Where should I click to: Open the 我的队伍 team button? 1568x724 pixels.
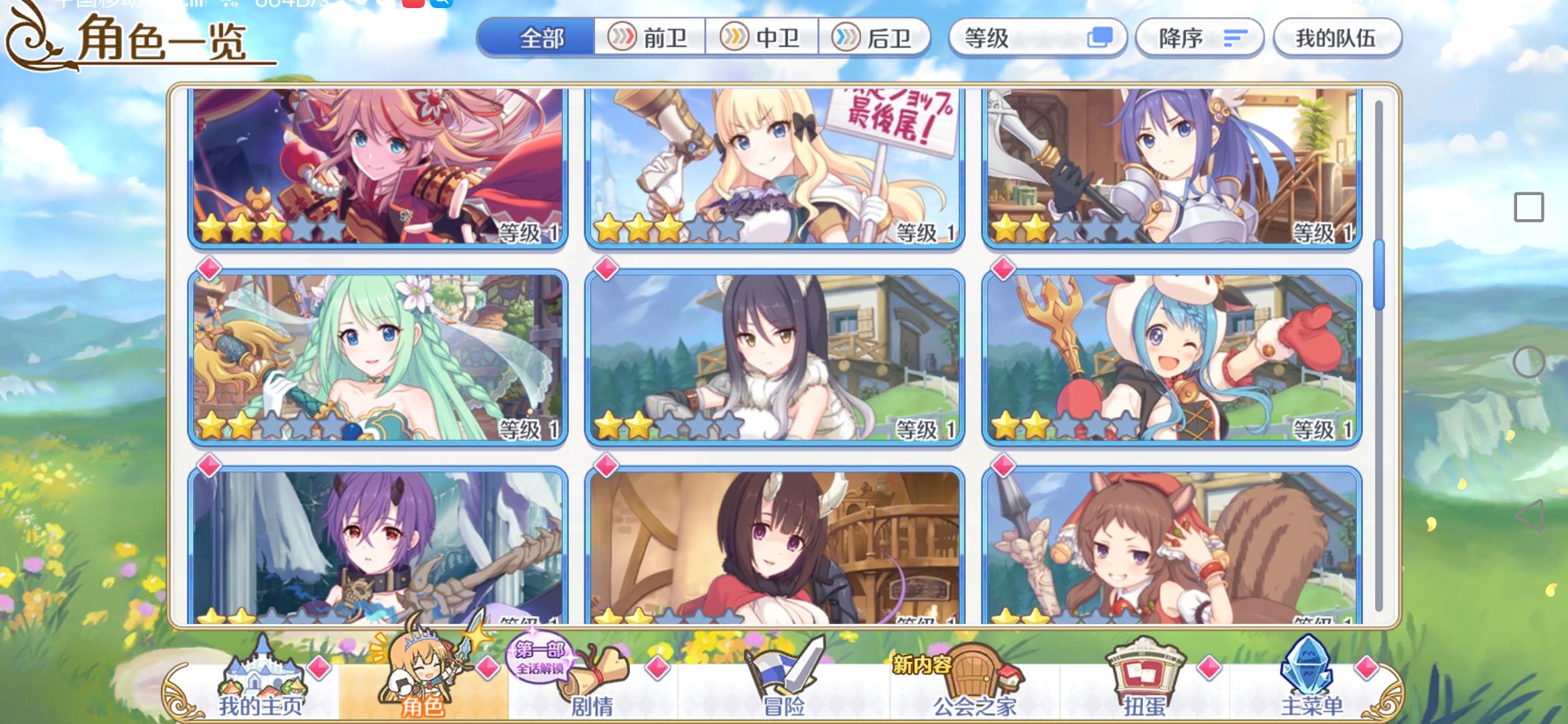click(1337, 38)
